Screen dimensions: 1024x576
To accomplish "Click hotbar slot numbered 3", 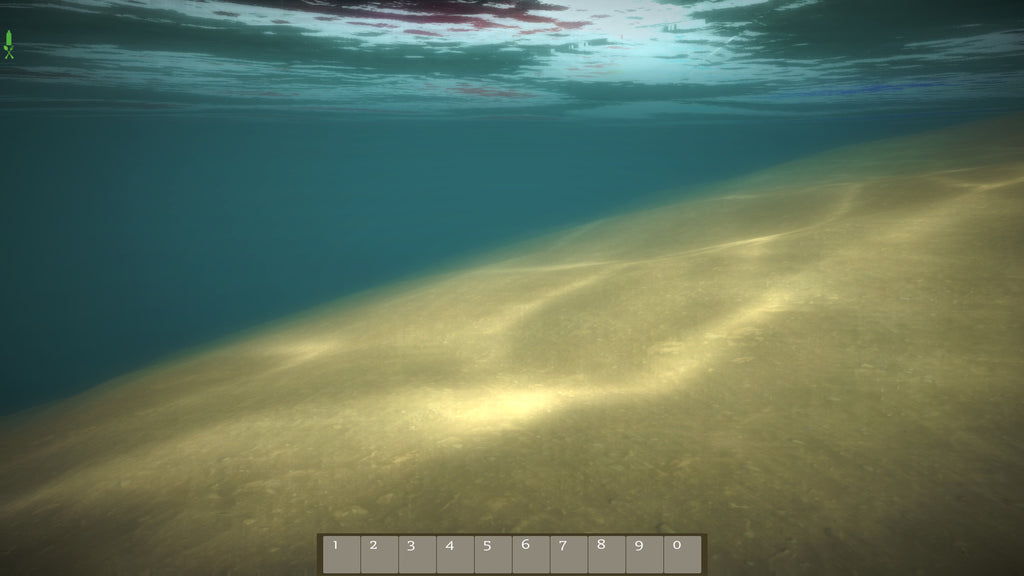I will 417,555.
